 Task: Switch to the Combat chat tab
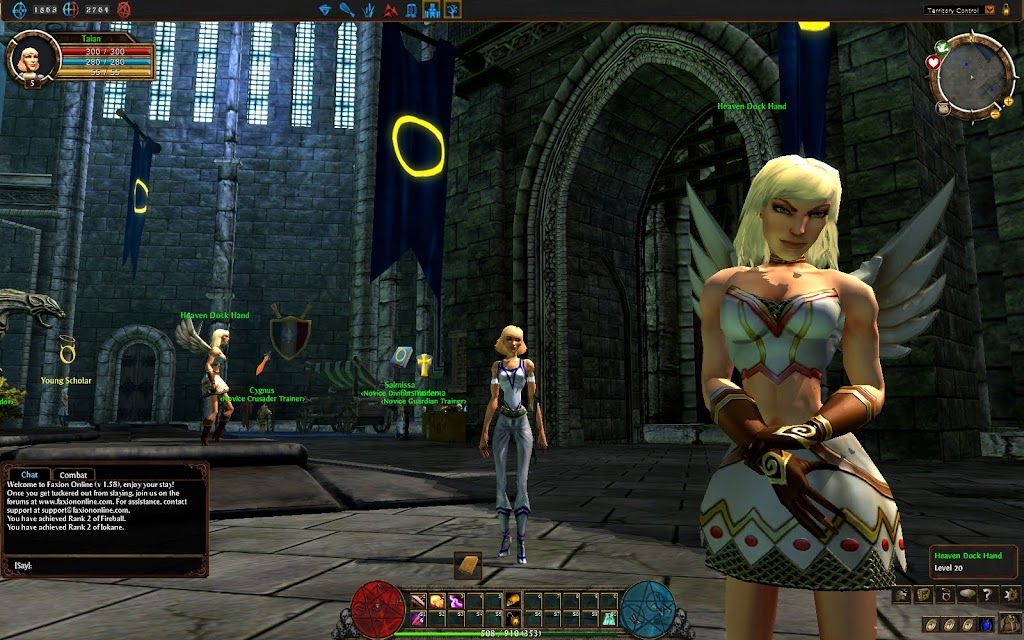pyautogui.click(x=71, y=475)
